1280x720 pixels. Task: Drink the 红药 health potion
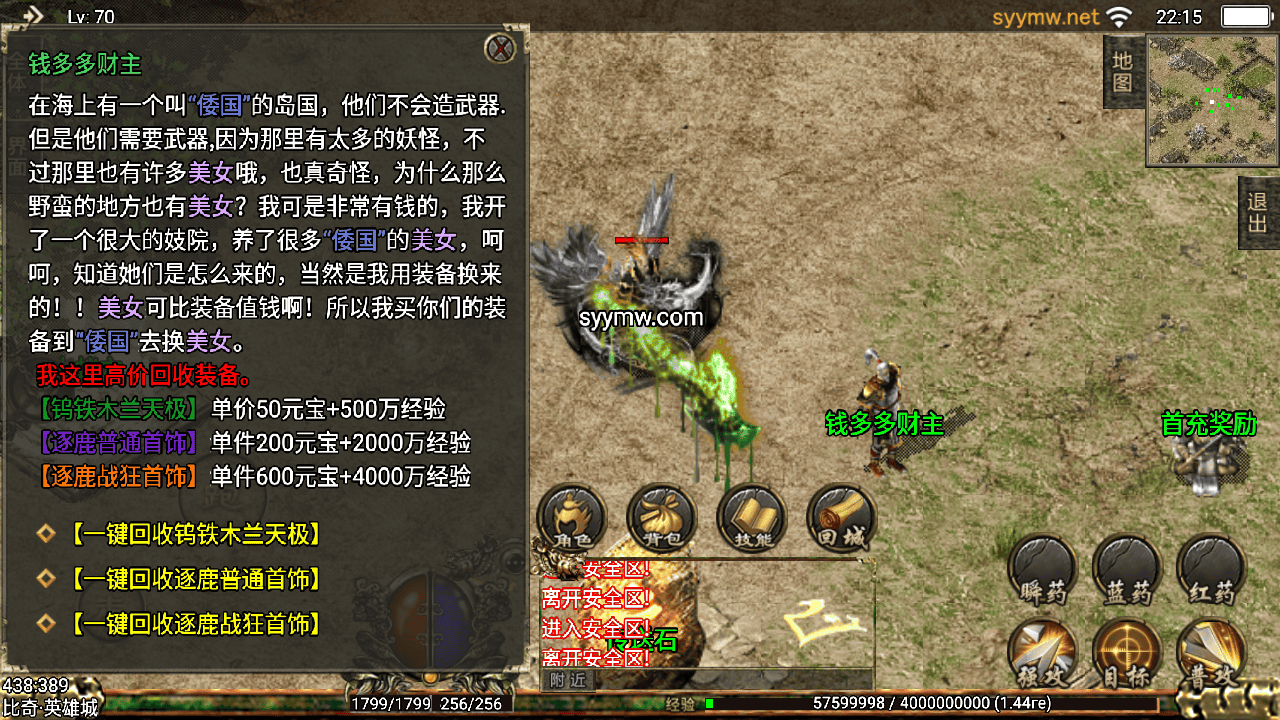pyautogui.click(x=1211, y=571)
